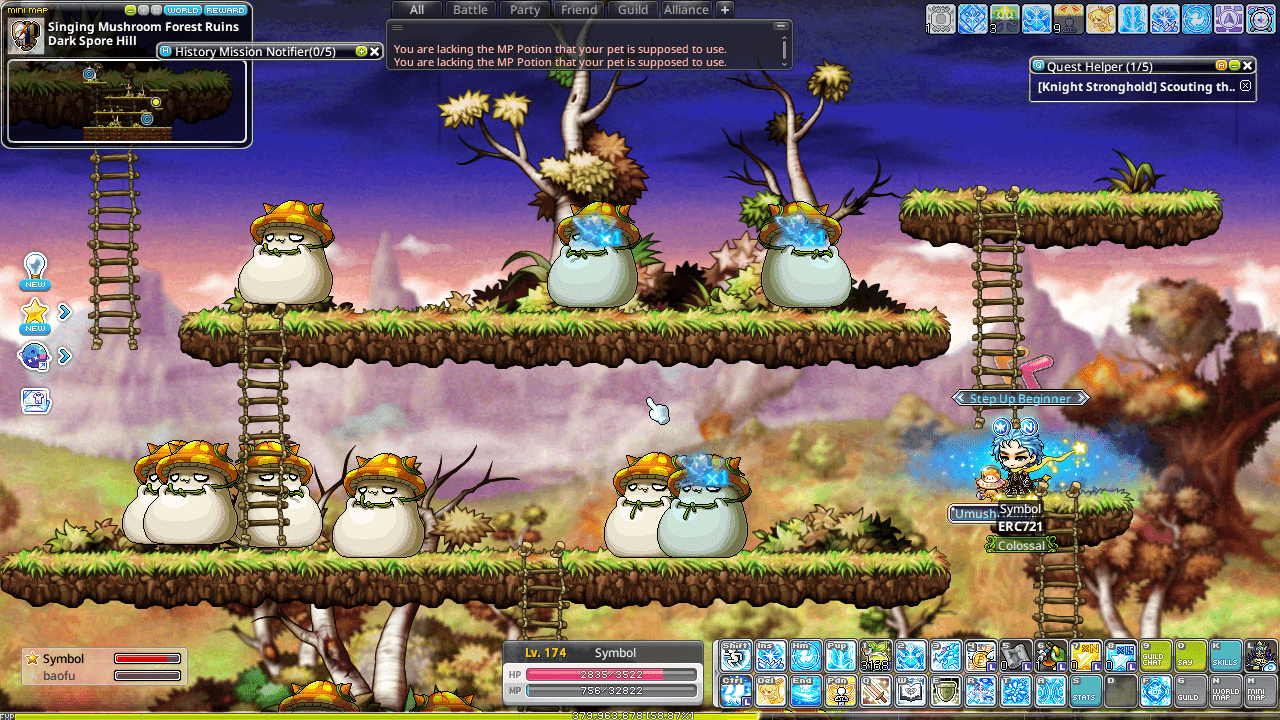The height and width of the screenshot is (720, 1280).
Task: Open the REWARD button above the minimap
Action: (225, 10)
